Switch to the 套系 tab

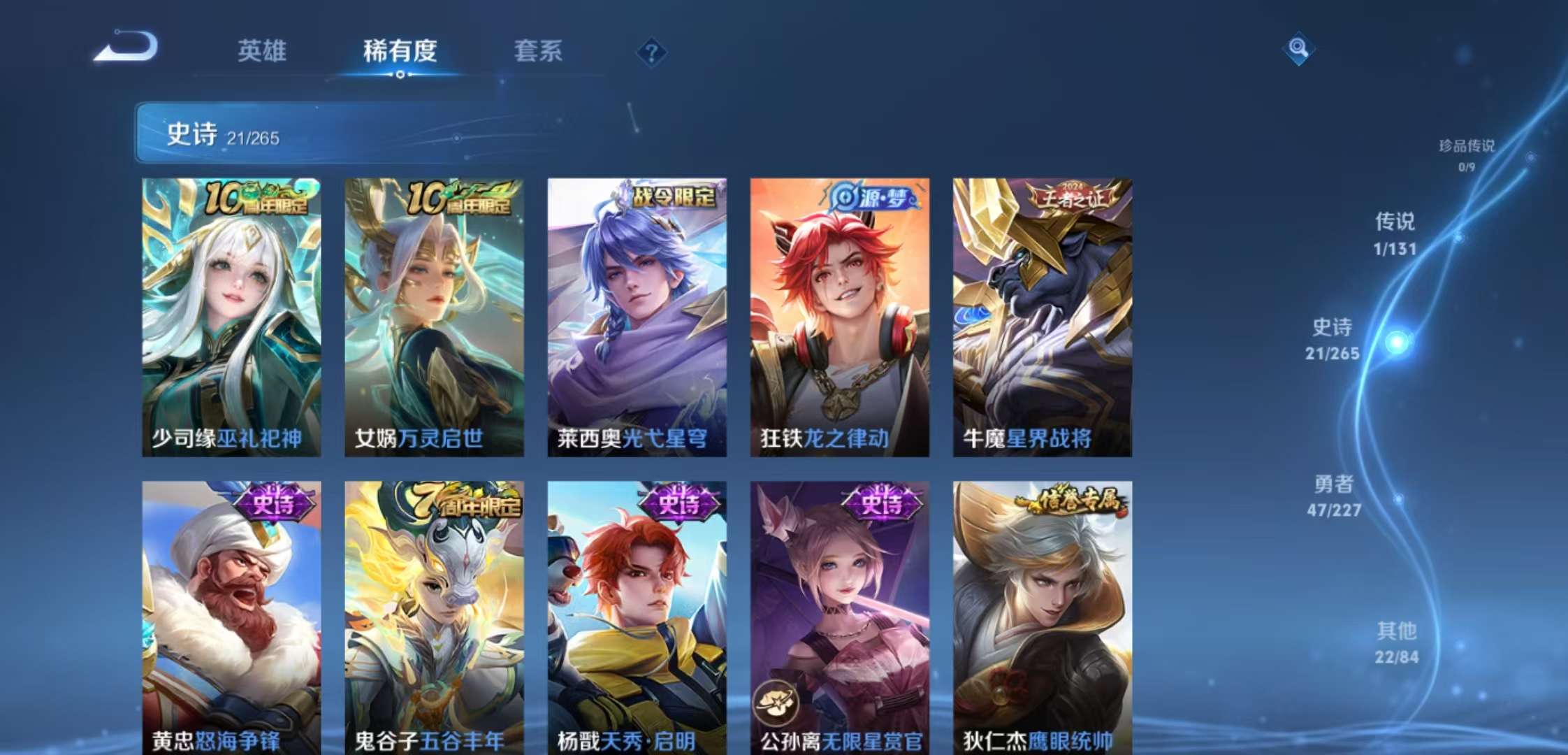539,52
